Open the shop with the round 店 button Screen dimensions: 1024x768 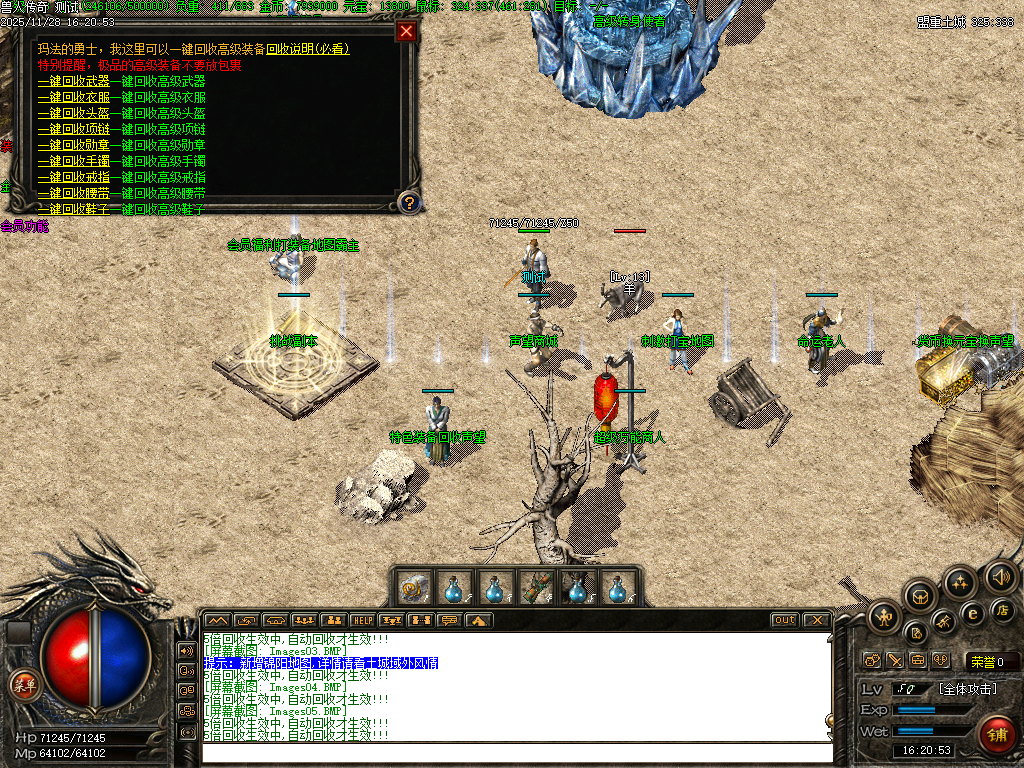pos(1003,609)
